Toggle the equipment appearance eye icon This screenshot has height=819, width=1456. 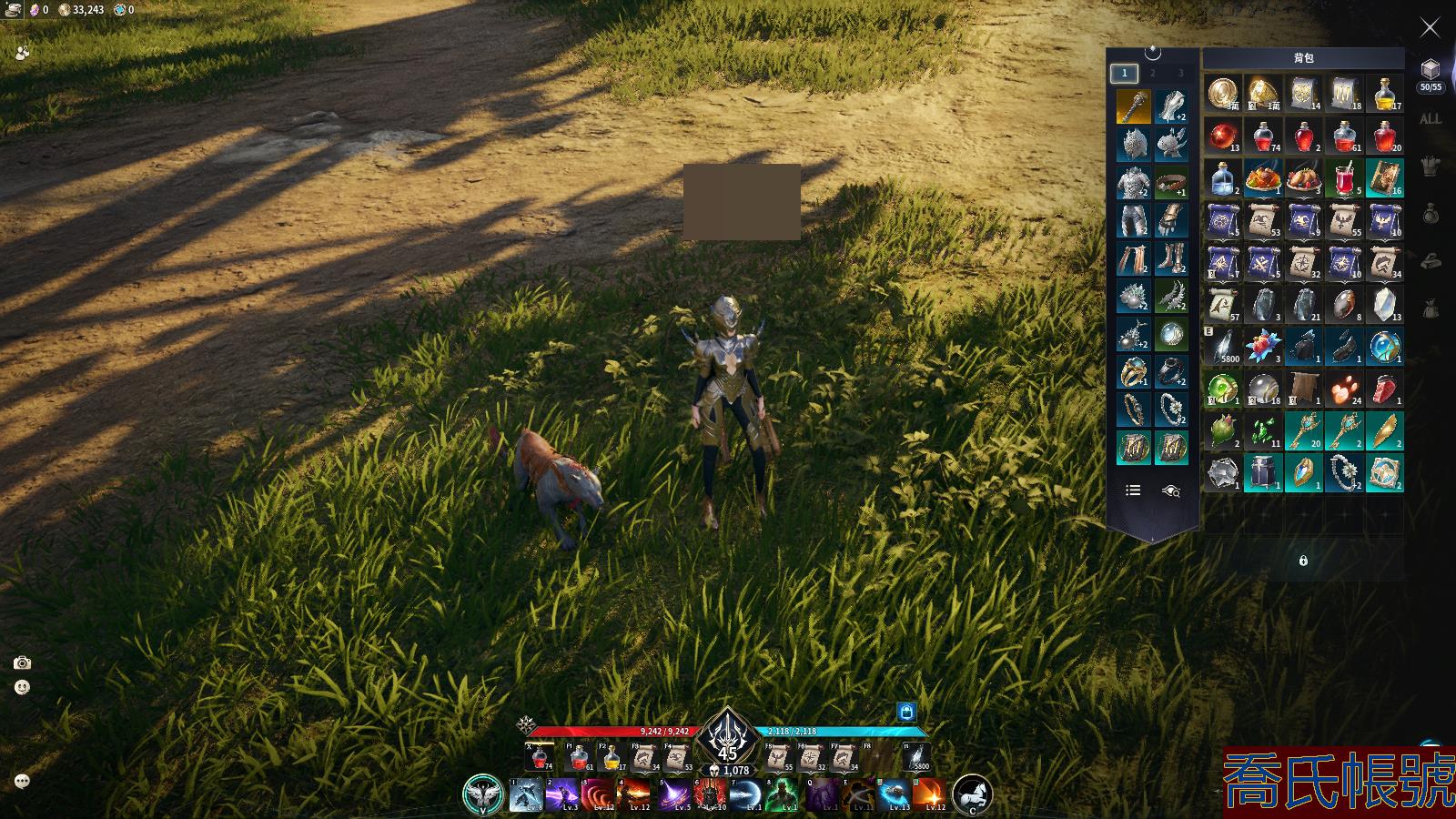tap(1171, 490)
